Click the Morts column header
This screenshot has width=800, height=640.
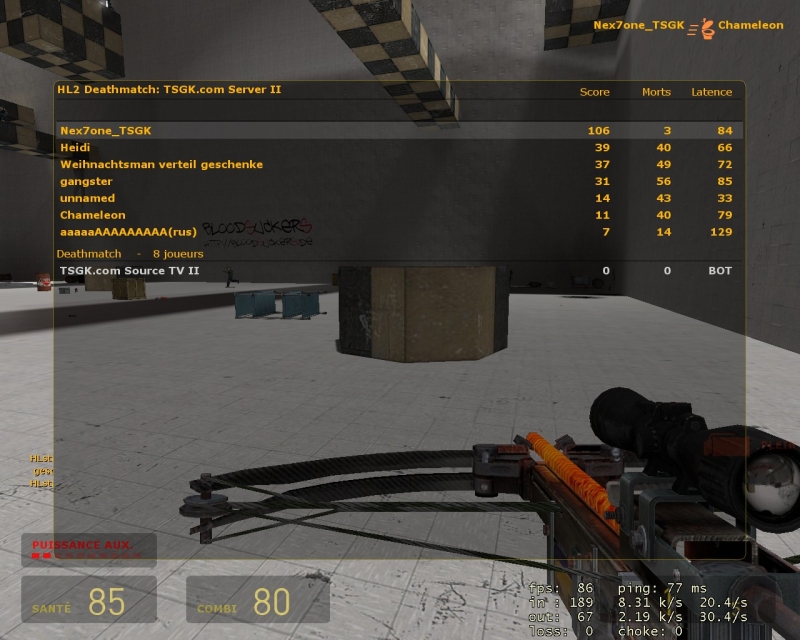coord(656,92)
